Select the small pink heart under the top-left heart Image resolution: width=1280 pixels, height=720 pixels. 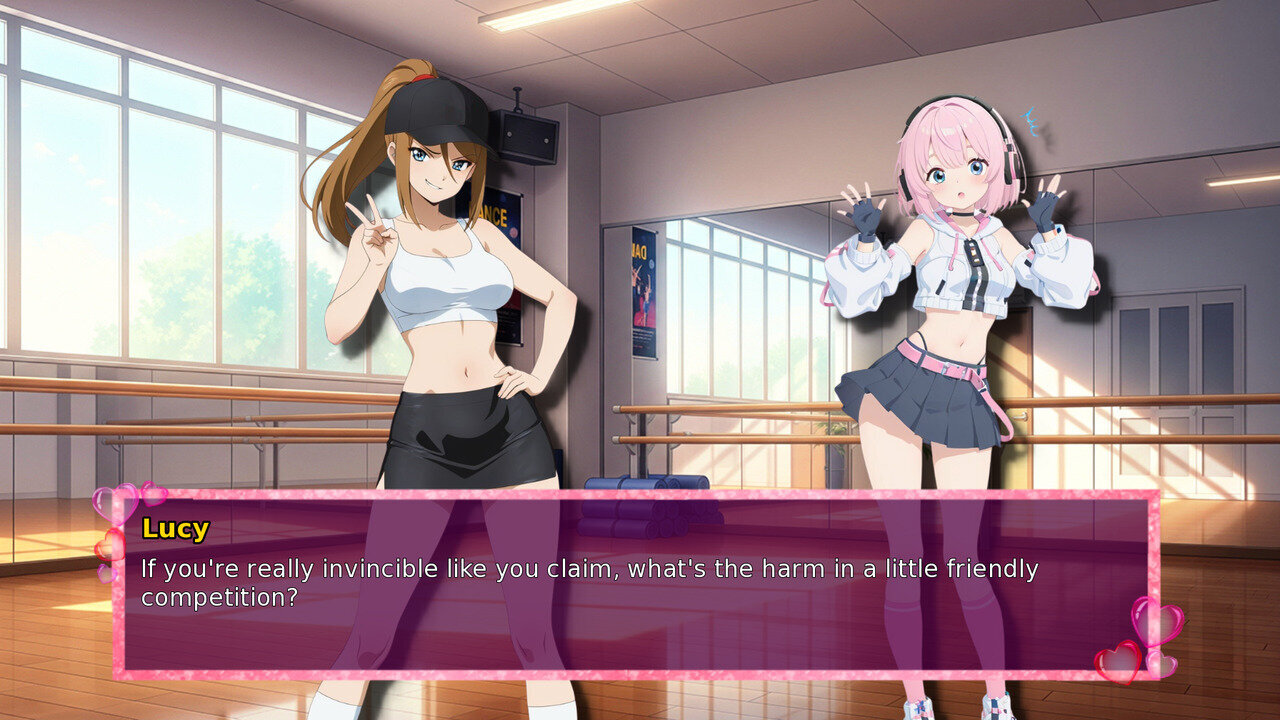[108, 573]
